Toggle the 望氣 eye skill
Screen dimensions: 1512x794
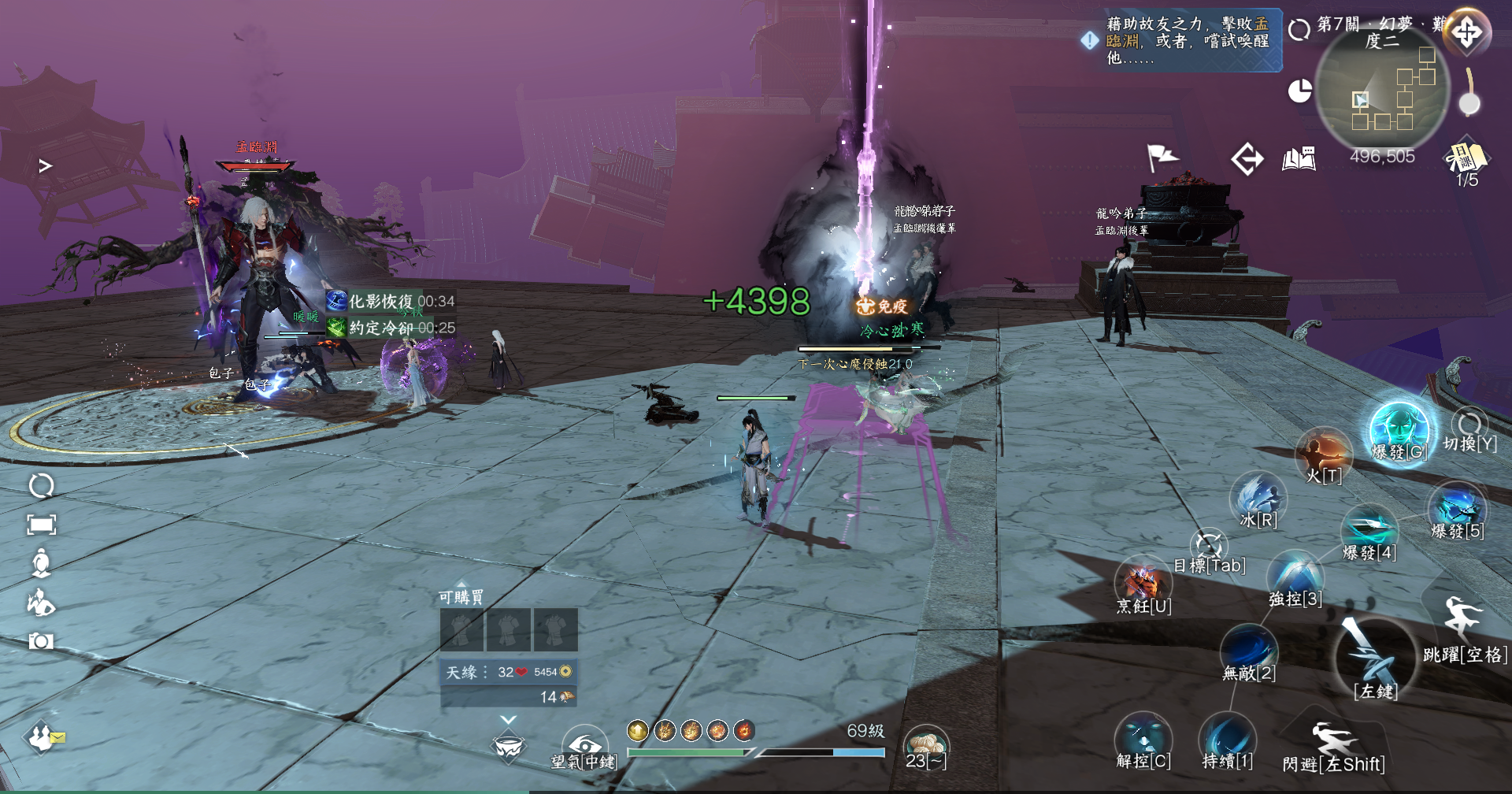click(x=584, y=746)
